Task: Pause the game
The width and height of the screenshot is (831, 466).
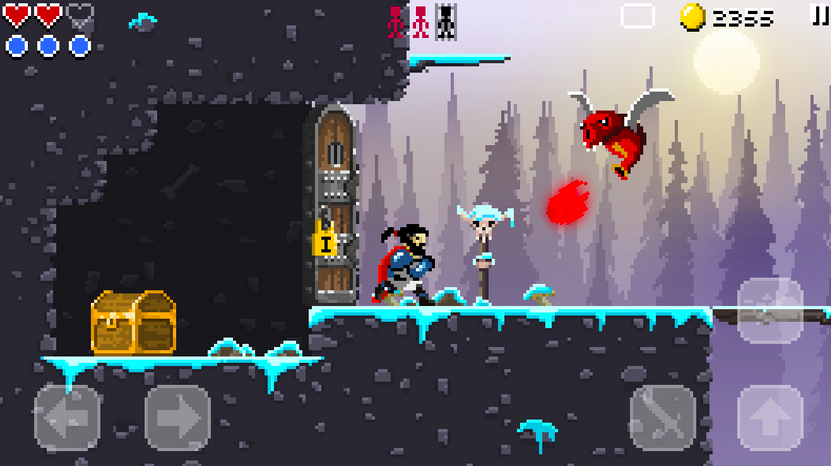Action: 819,16
